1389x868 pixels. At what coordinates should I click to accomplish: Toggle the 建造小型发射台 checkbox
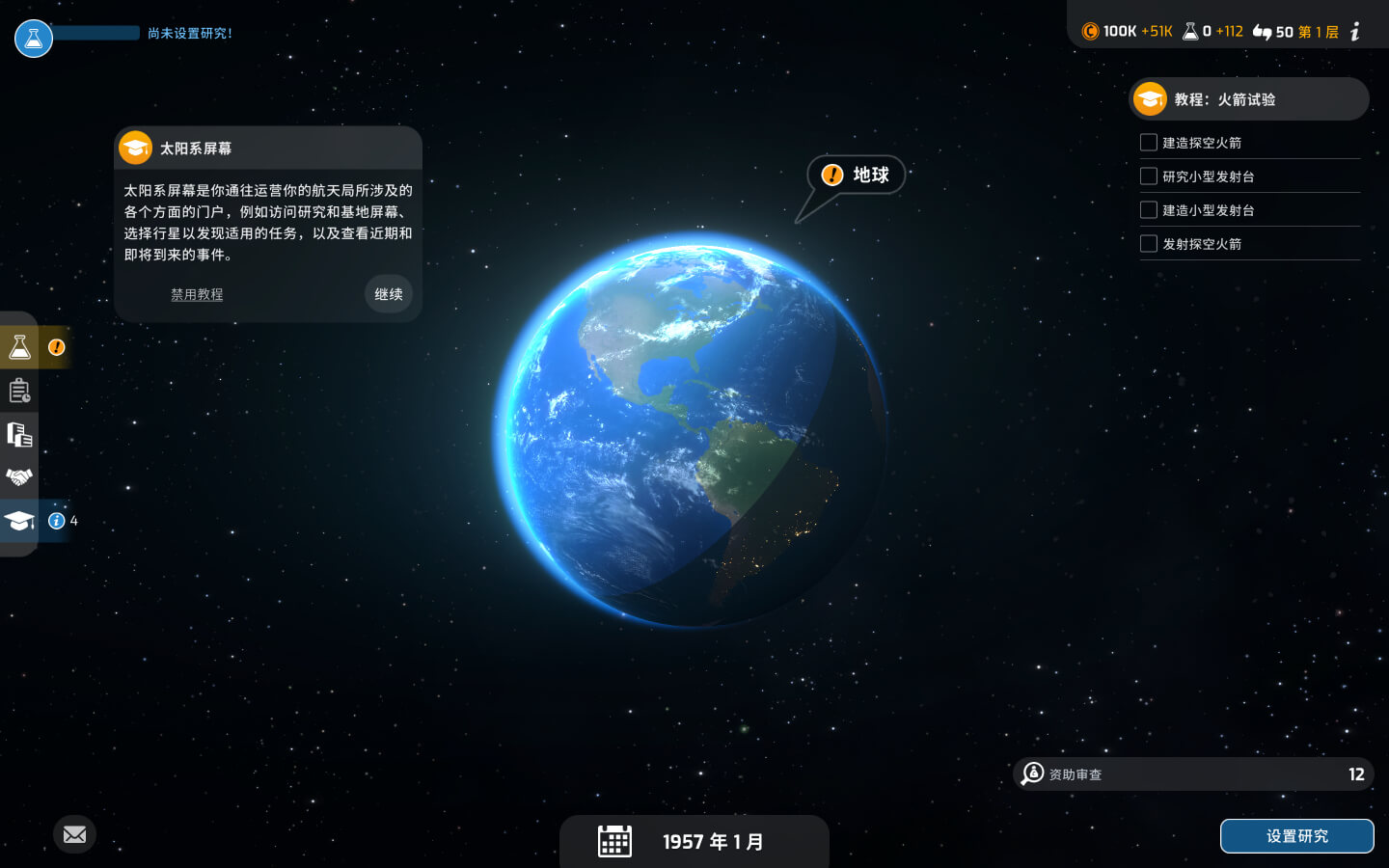pos(1149,210)
